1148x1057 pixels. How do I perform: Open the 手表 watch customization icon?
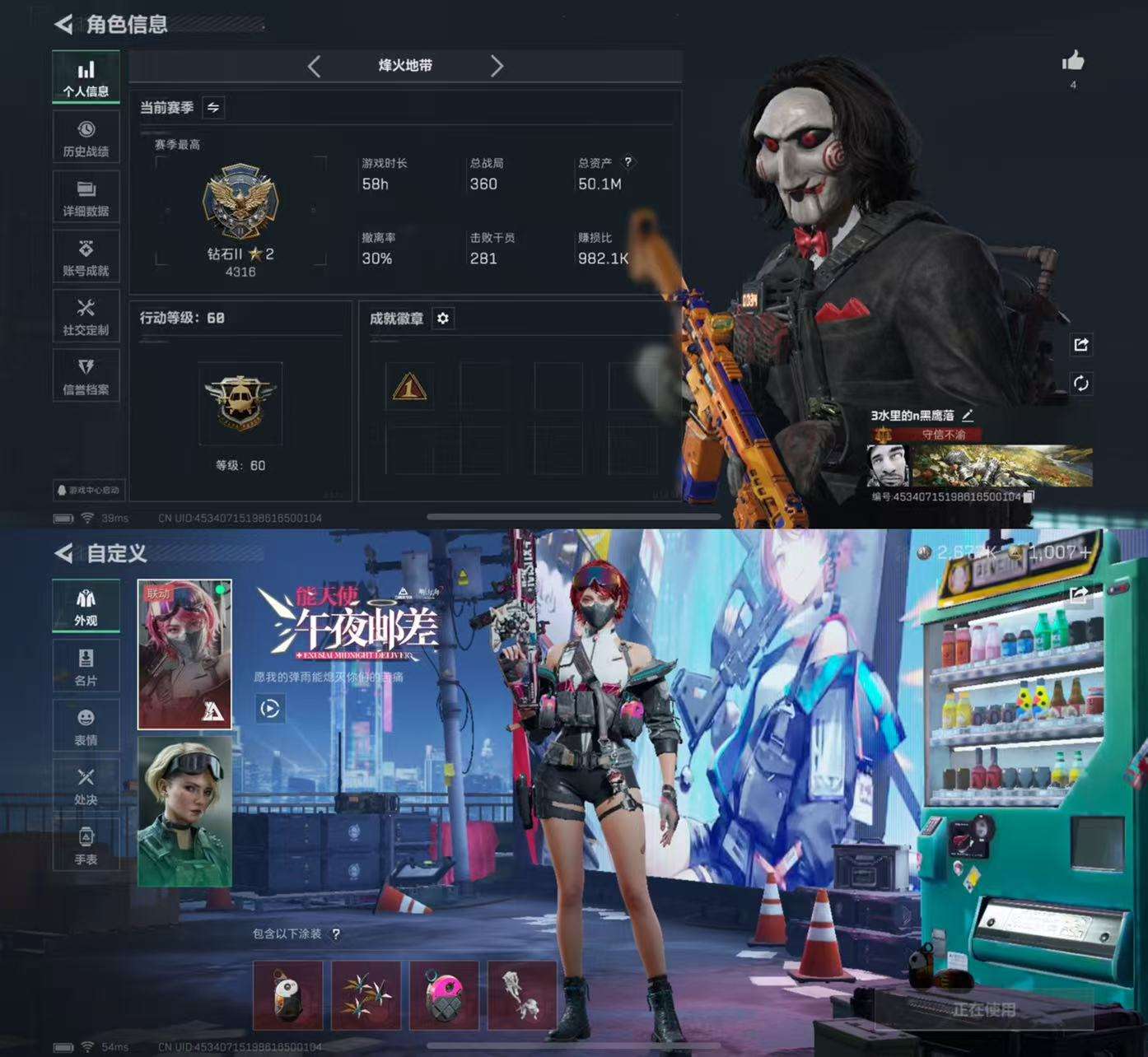tap(85, 841)
